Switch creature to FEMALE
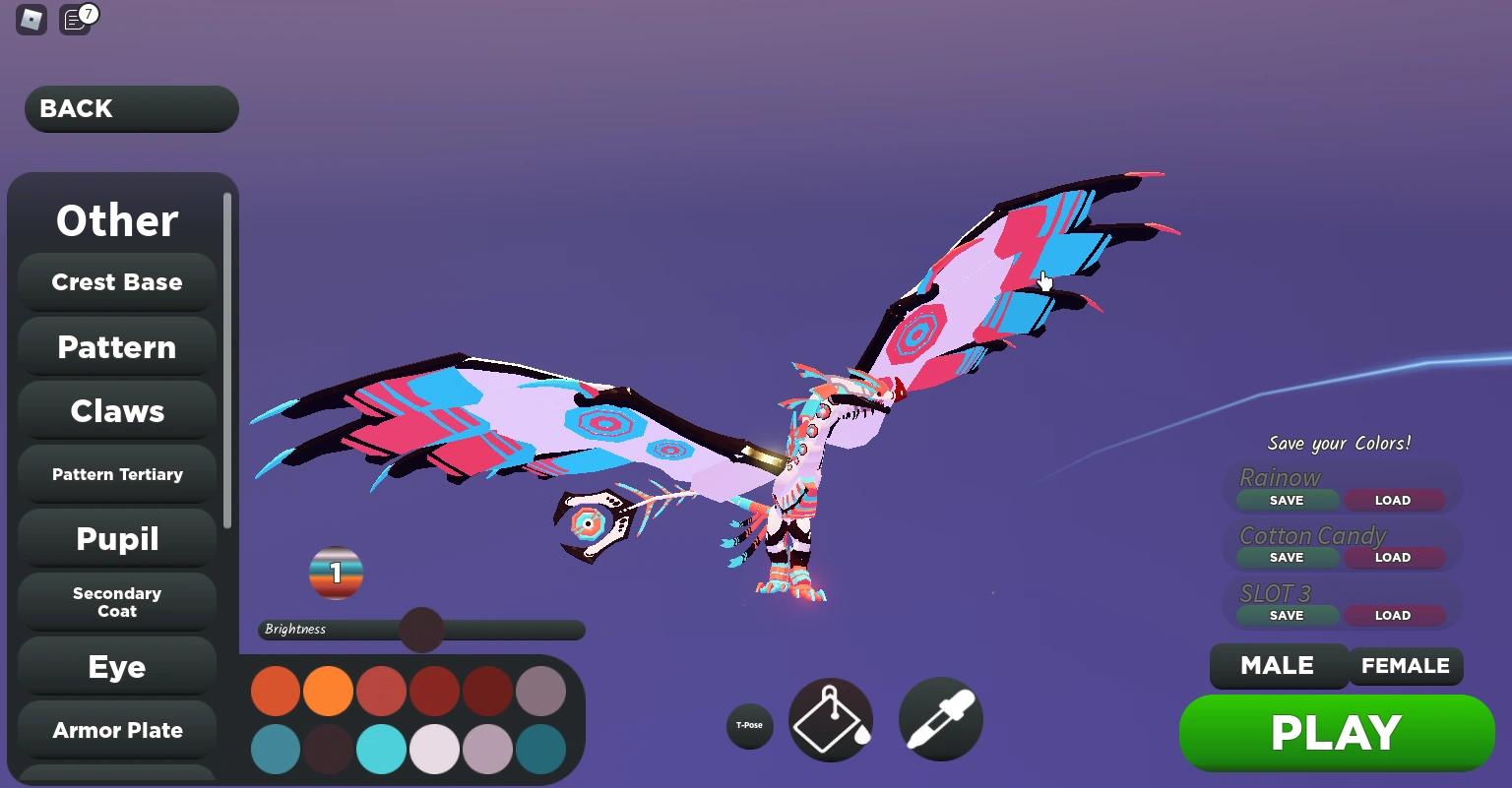Image resolution: width=1512 pixels, height=788 pixels. coord(1406,666)
